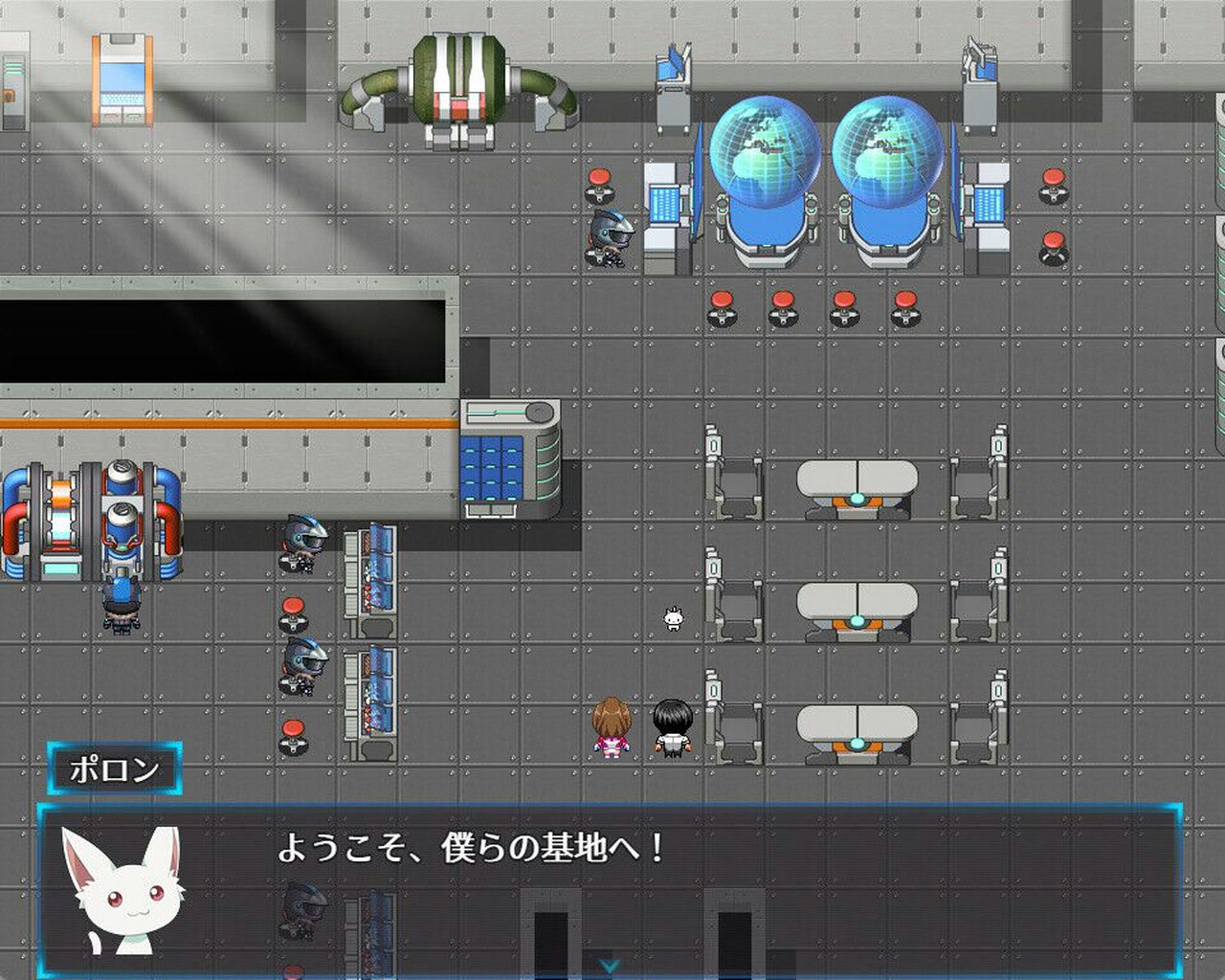The height and width of the screenshot is (980, 1225).
Task: Select the brown-haired girl character
Action: point(612,727)
